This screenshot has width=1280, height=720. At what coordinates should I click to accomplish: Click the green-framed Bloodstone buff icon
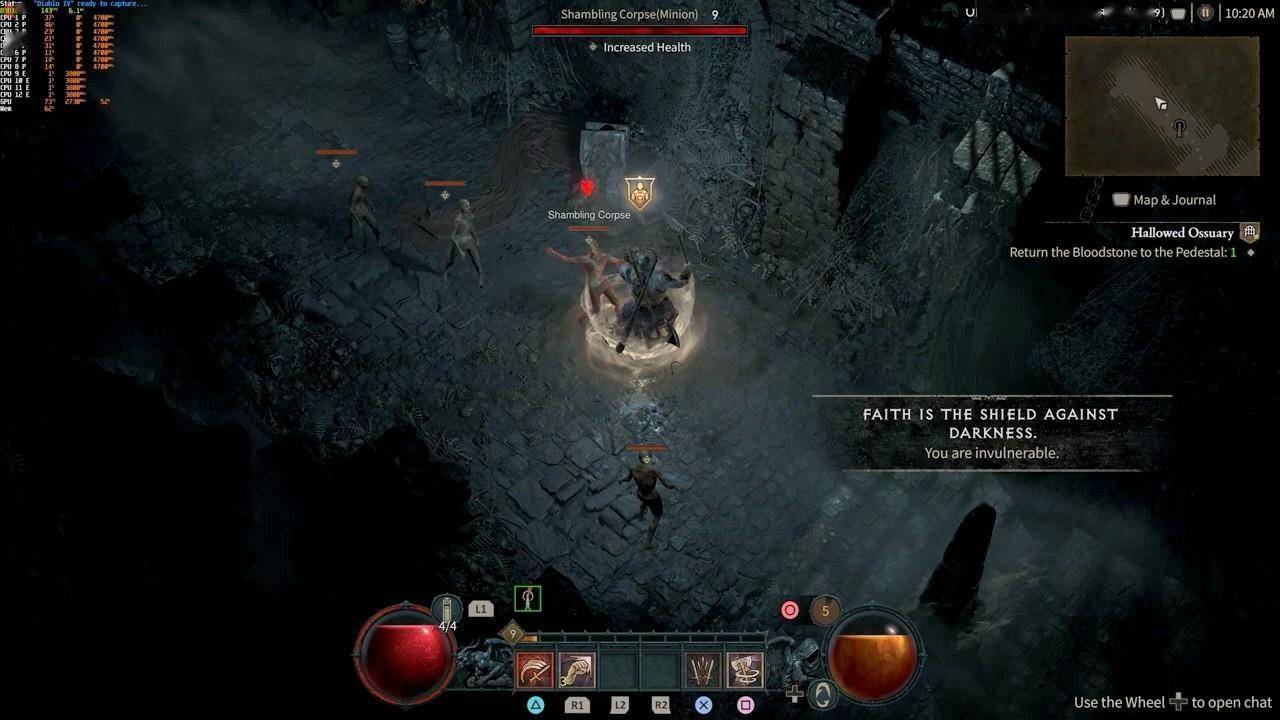coord(527,599)
